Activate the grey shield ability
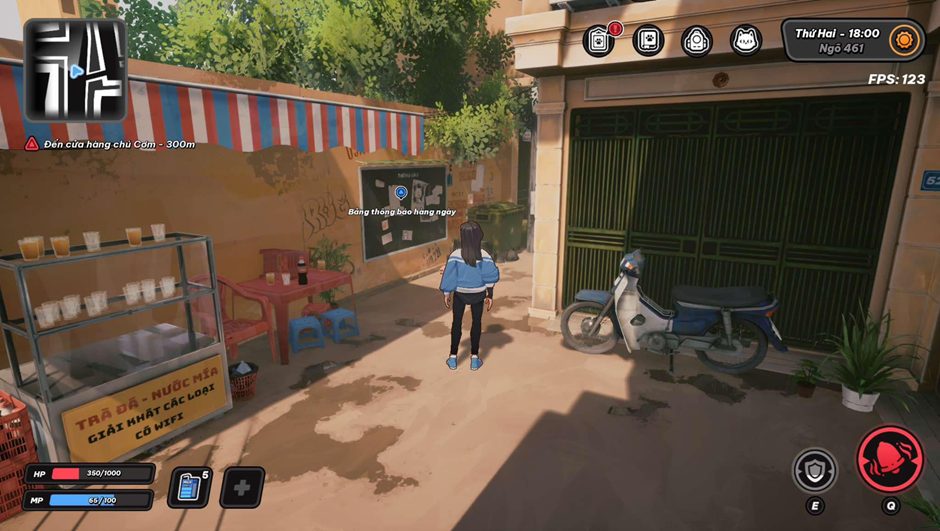Screen dimensions: 940x531 point(815,470)
